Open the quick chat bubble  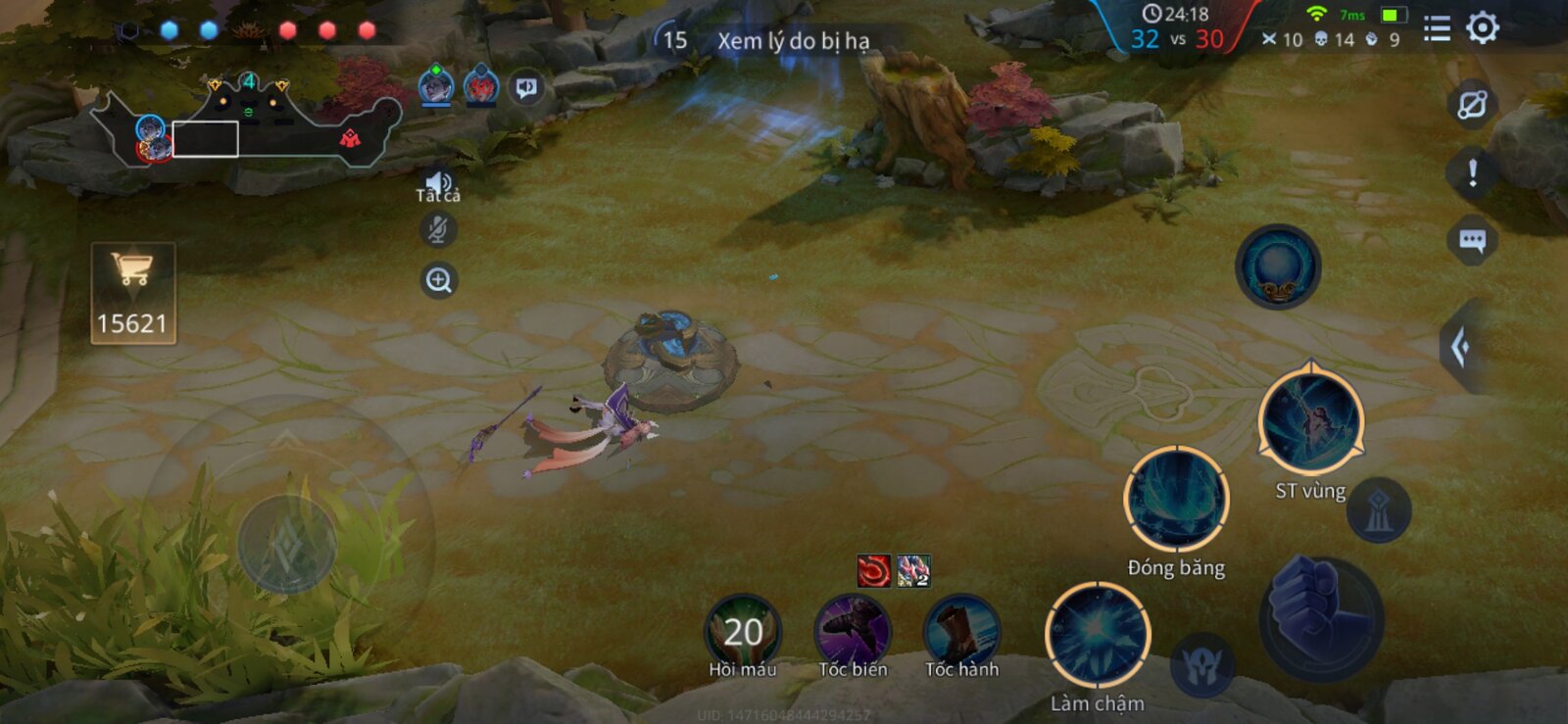click(x=1472, y=240)
